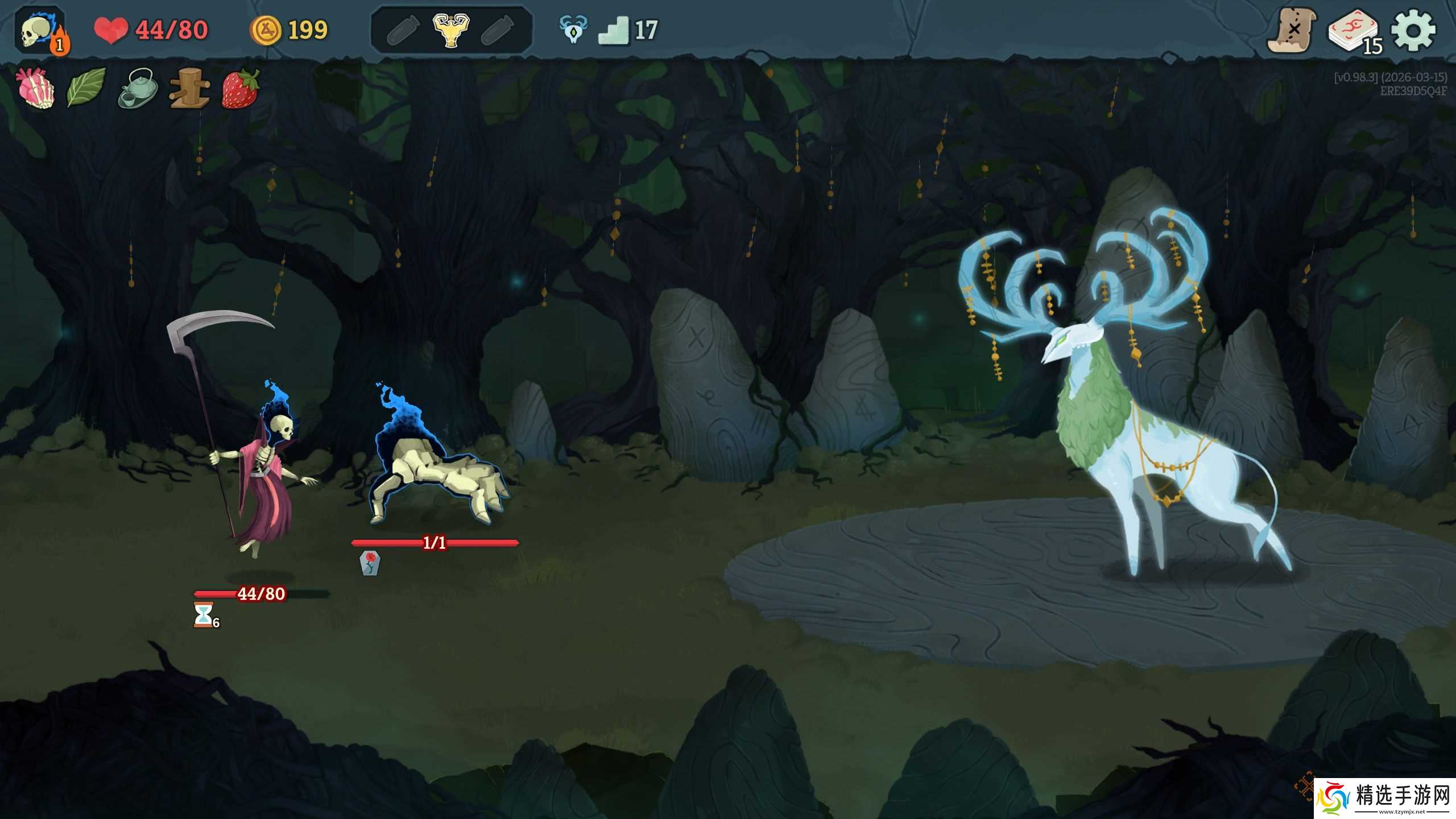The width and height of the screenshot is (1456, 819).
Task: Inspect the strawberry relic
Action: pyautogui.click(x=240, y=88)
